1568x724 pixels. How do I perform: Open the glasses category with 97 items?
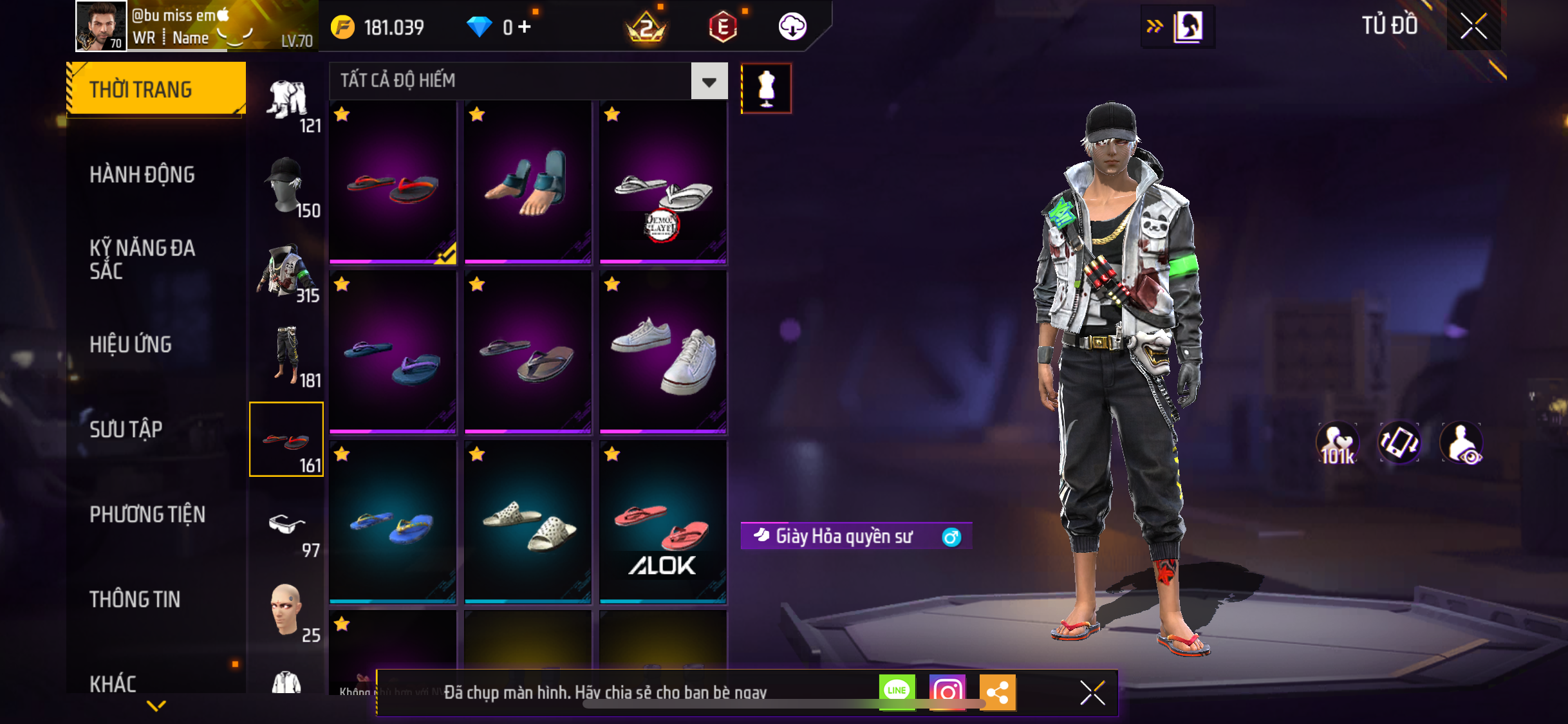coord(287,526)
